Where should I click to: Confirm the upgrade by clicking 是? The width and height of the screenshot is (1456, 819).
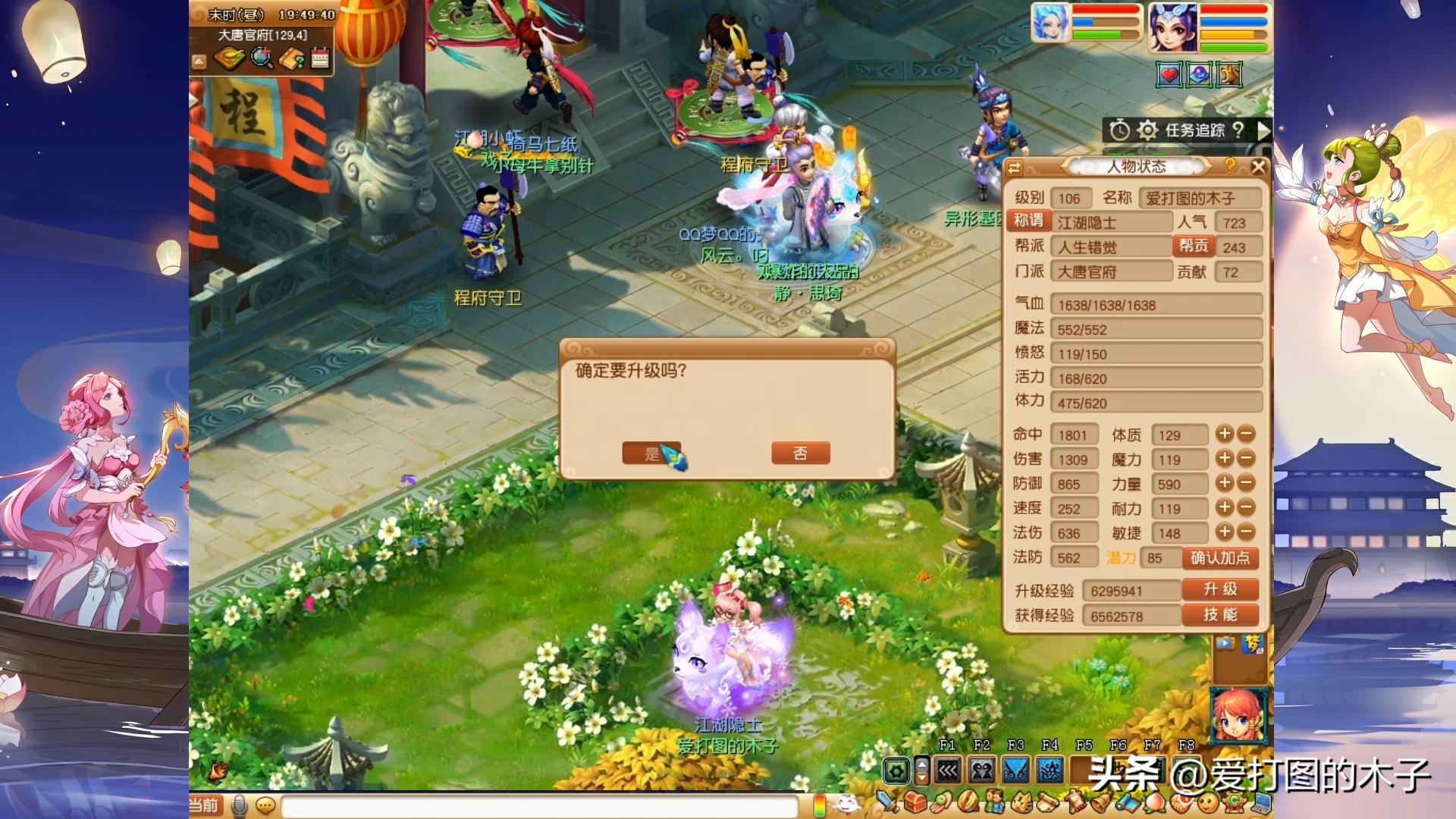tap(651, 452)
